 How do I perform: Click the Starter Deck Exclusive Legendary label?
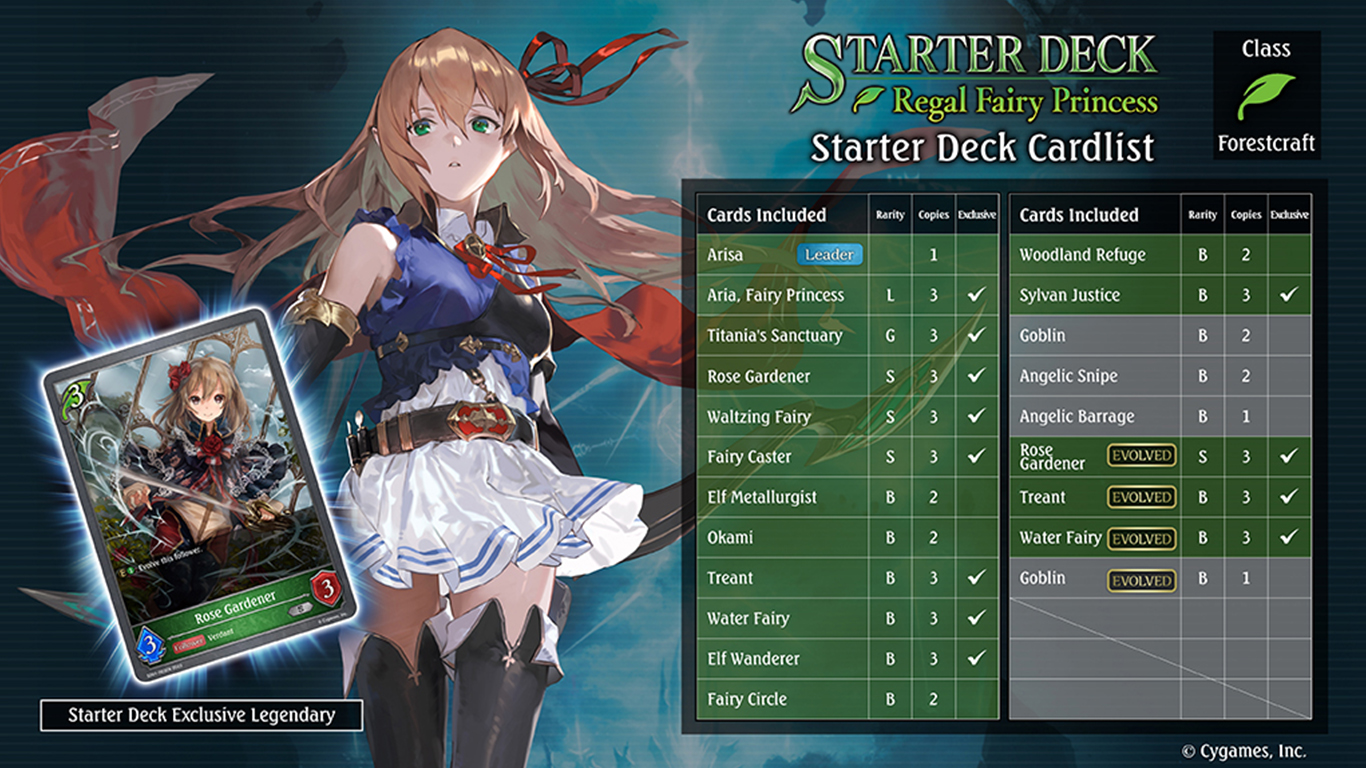pos(201,715)
